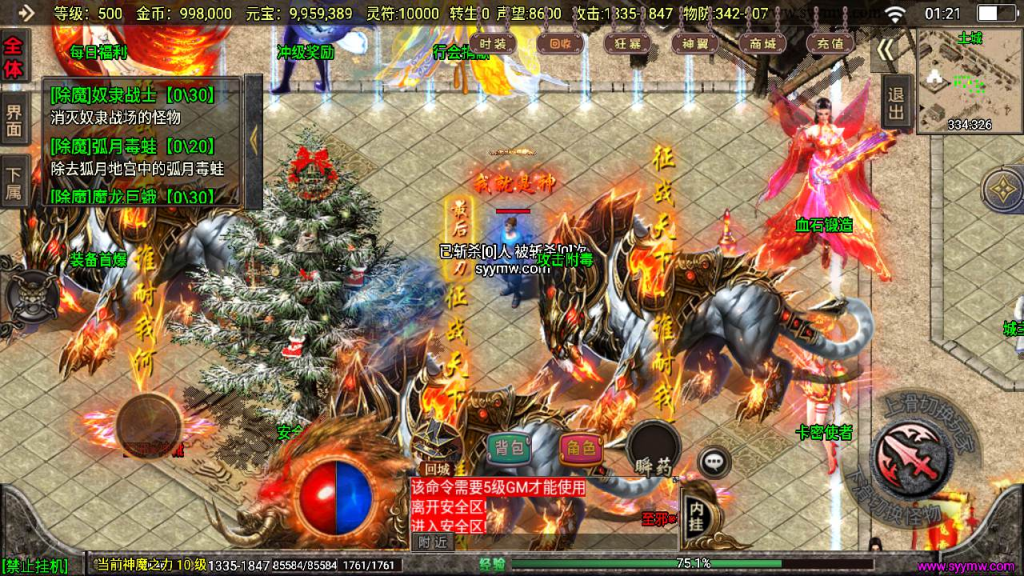Switch to the 下属 tab
The width and height of the screenshot is (1024, 576).
(14, 180)
